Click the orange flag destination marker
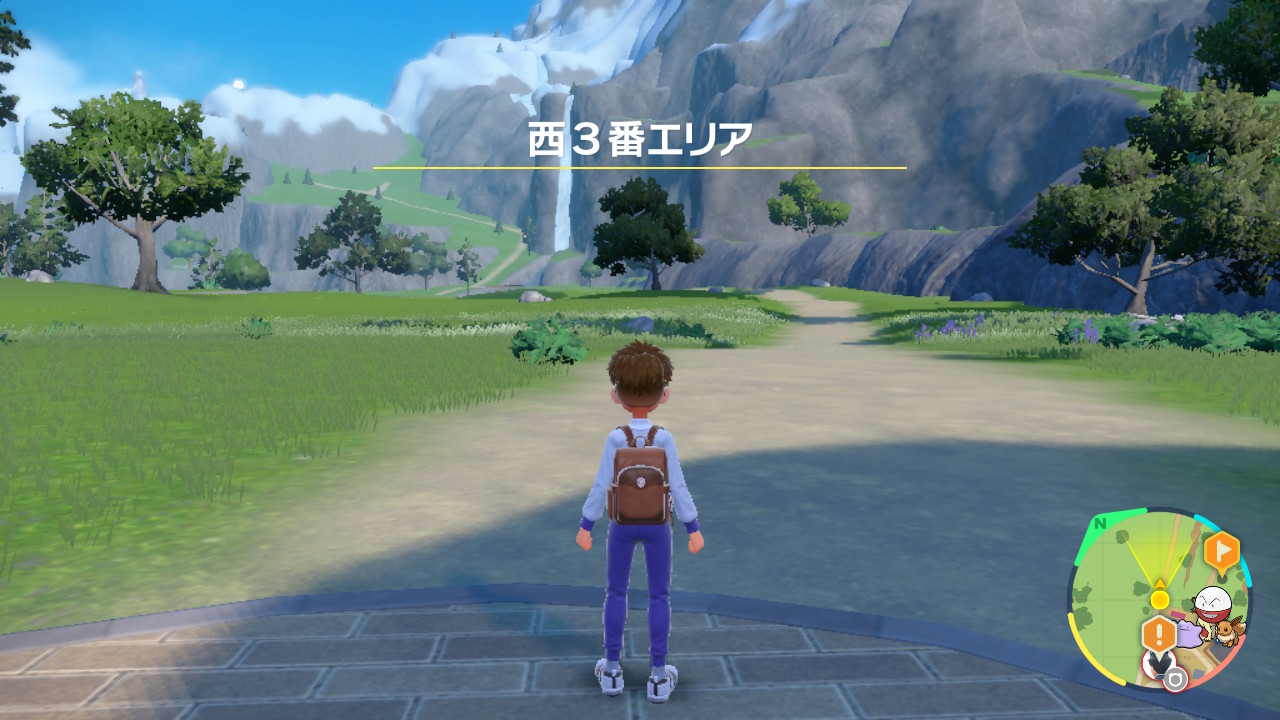The width and height of the screenshot is (1280, 720). pyautogui.click(x=1223, y=550)
